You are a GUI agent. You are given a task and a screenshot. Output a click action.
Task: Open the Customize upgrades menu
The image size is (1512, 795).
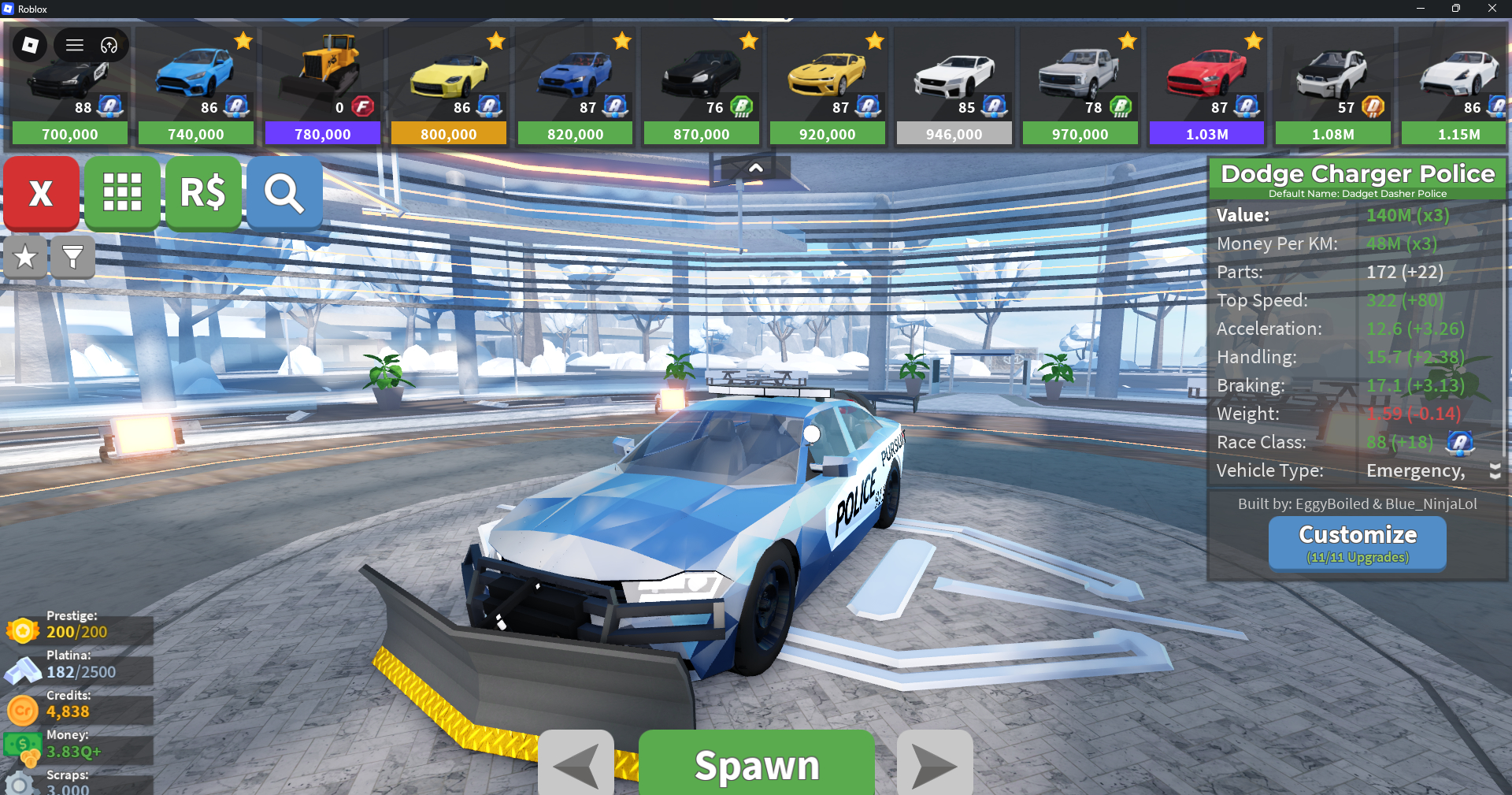point(1357,543)
